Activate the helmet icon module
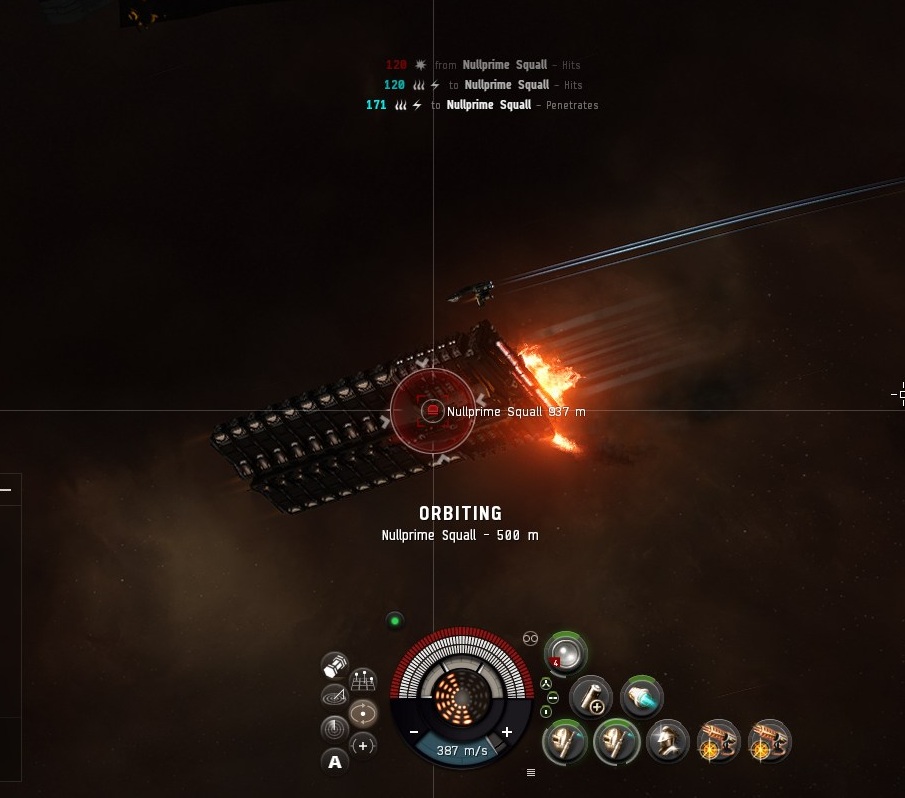This screenshot has width=905, height=798. point(666,741)
